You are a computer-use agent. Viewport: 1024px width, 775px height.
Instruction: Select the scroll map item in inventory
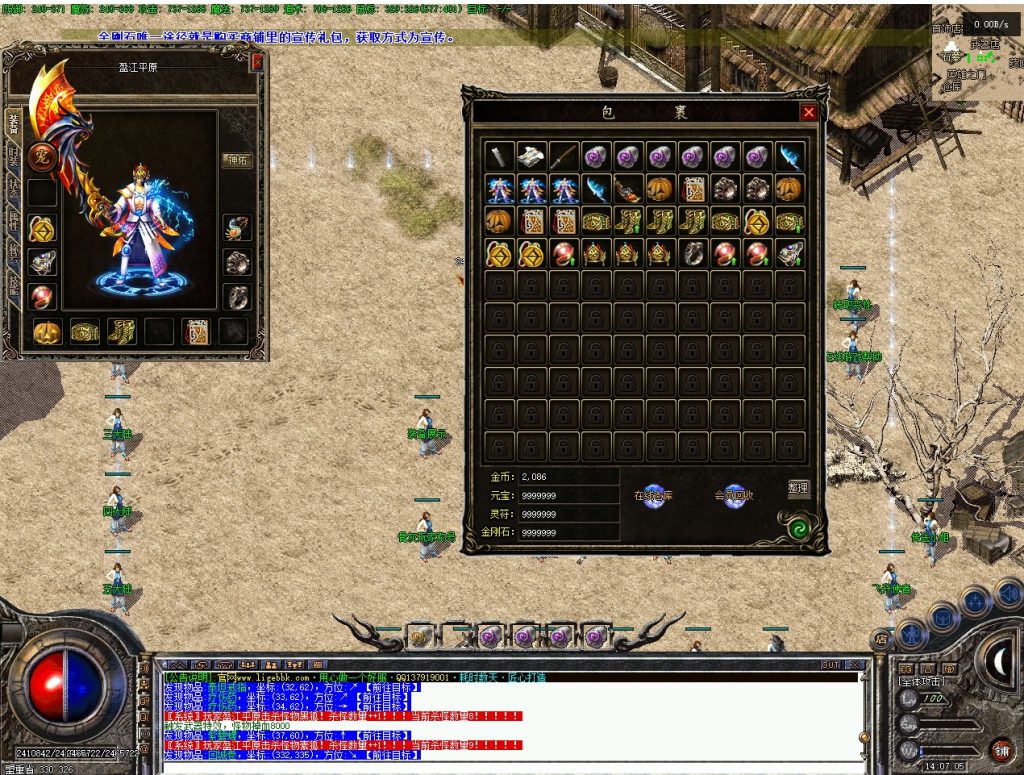[531, 156]
